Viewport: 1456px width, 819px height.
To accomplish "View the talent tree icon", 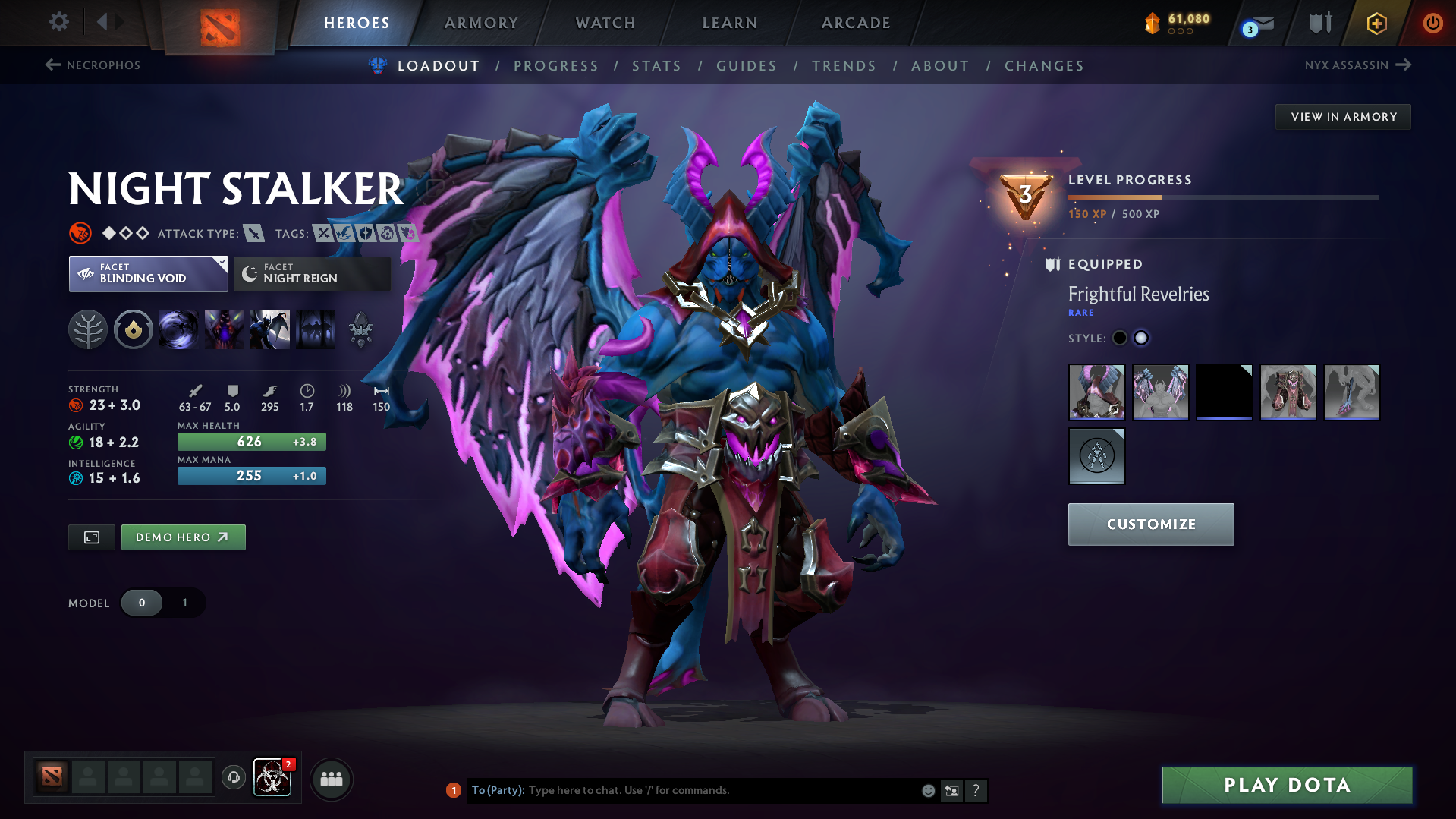I will tap(88, 329).
